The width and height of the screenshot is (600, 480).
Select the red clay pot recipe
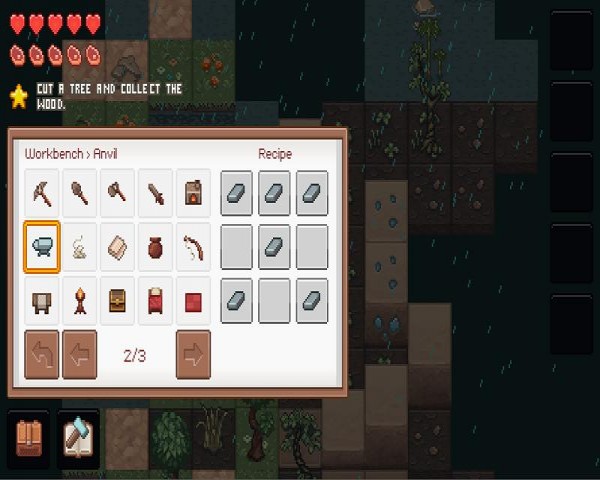click(x=156, y=247)
